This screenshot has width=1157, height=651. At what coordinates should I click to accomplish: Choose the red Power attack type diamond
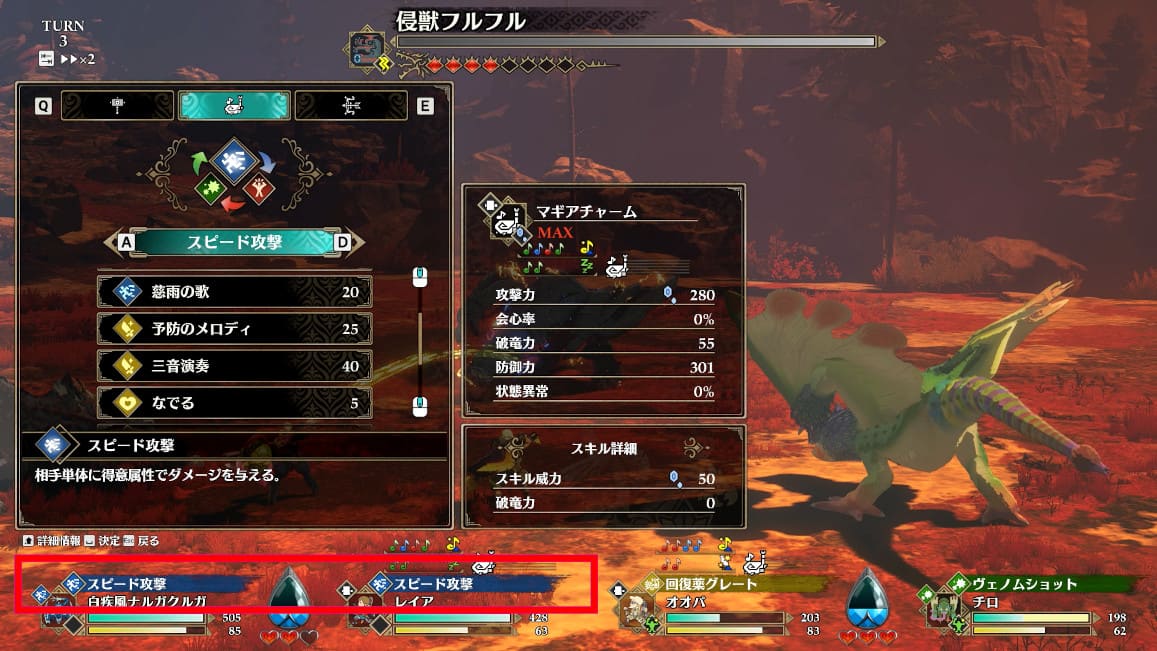coord(259,187)
